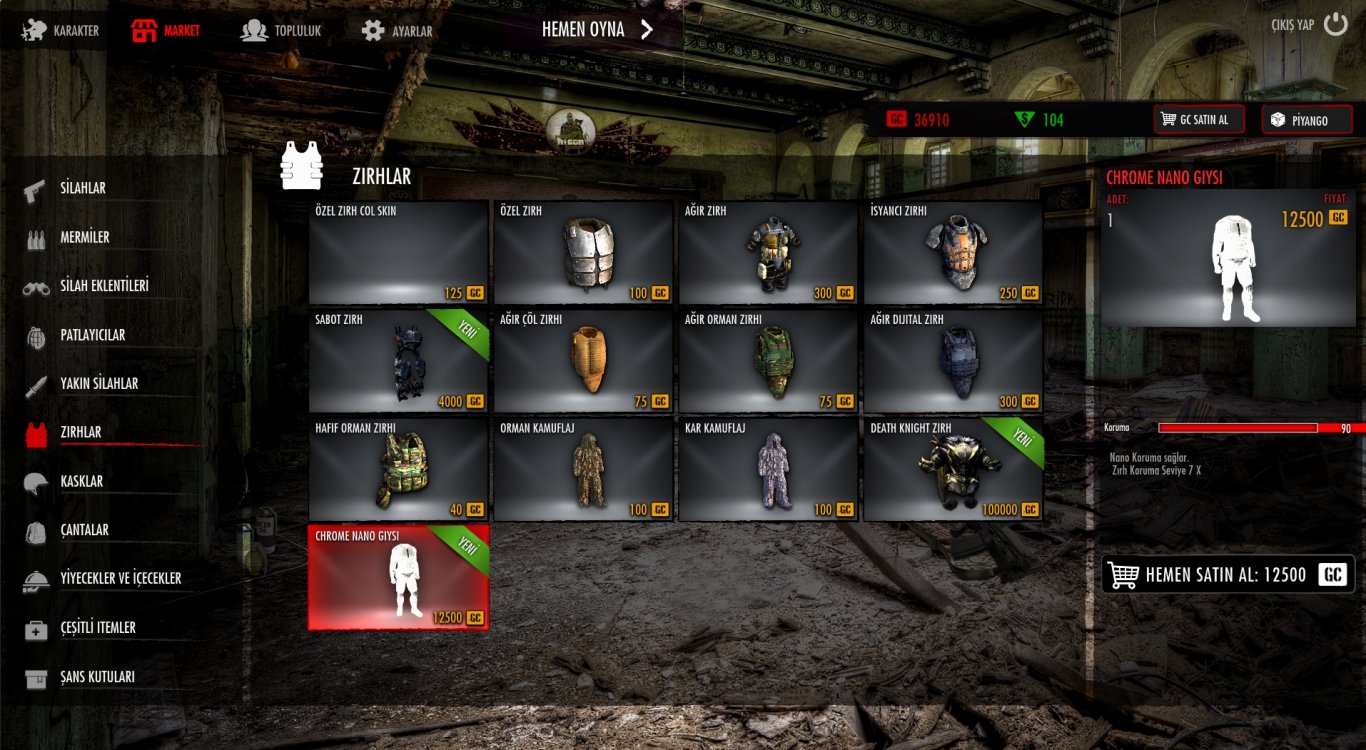Buy now with Hemen Satın Al
This screenshot has height=750, width=1366.
[x=1228, y=575]
